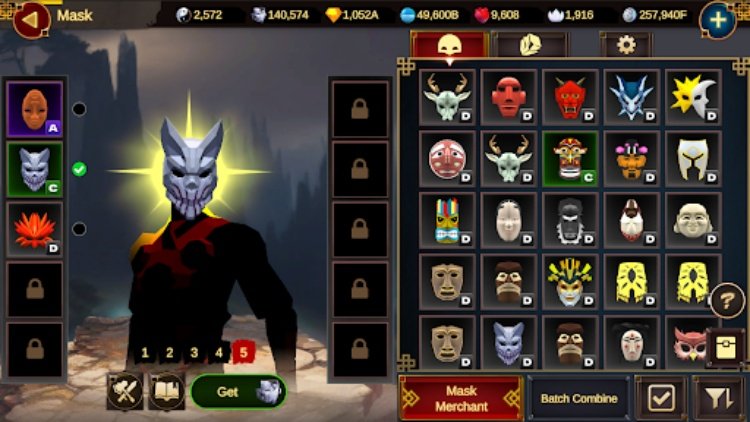Screen dimensions: 750x422
Task: Open the Mask Merchant shop
Action: 460,398
